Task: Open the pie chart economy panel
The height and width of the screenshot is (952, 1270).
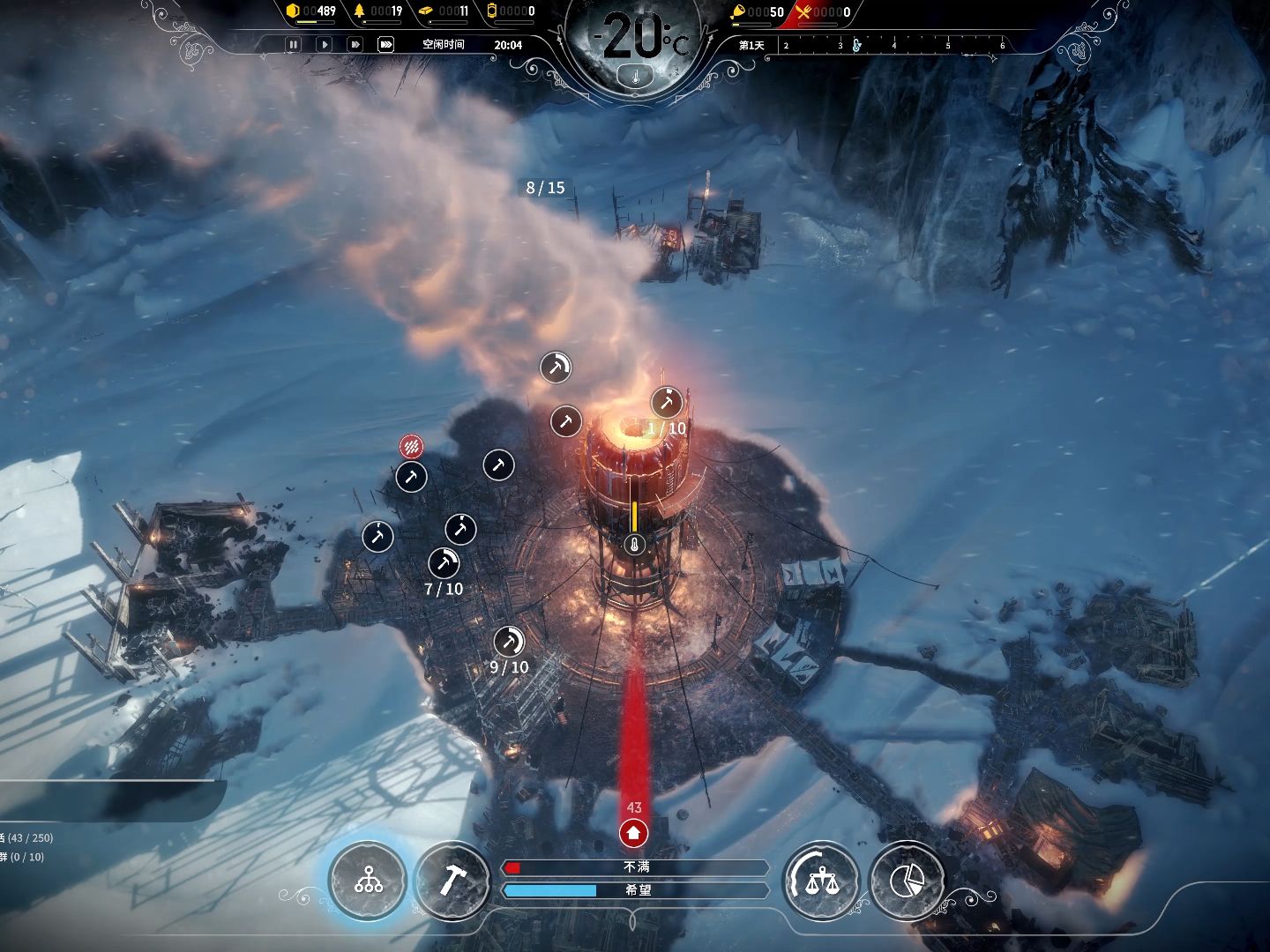Action: [x=907, y=879]
